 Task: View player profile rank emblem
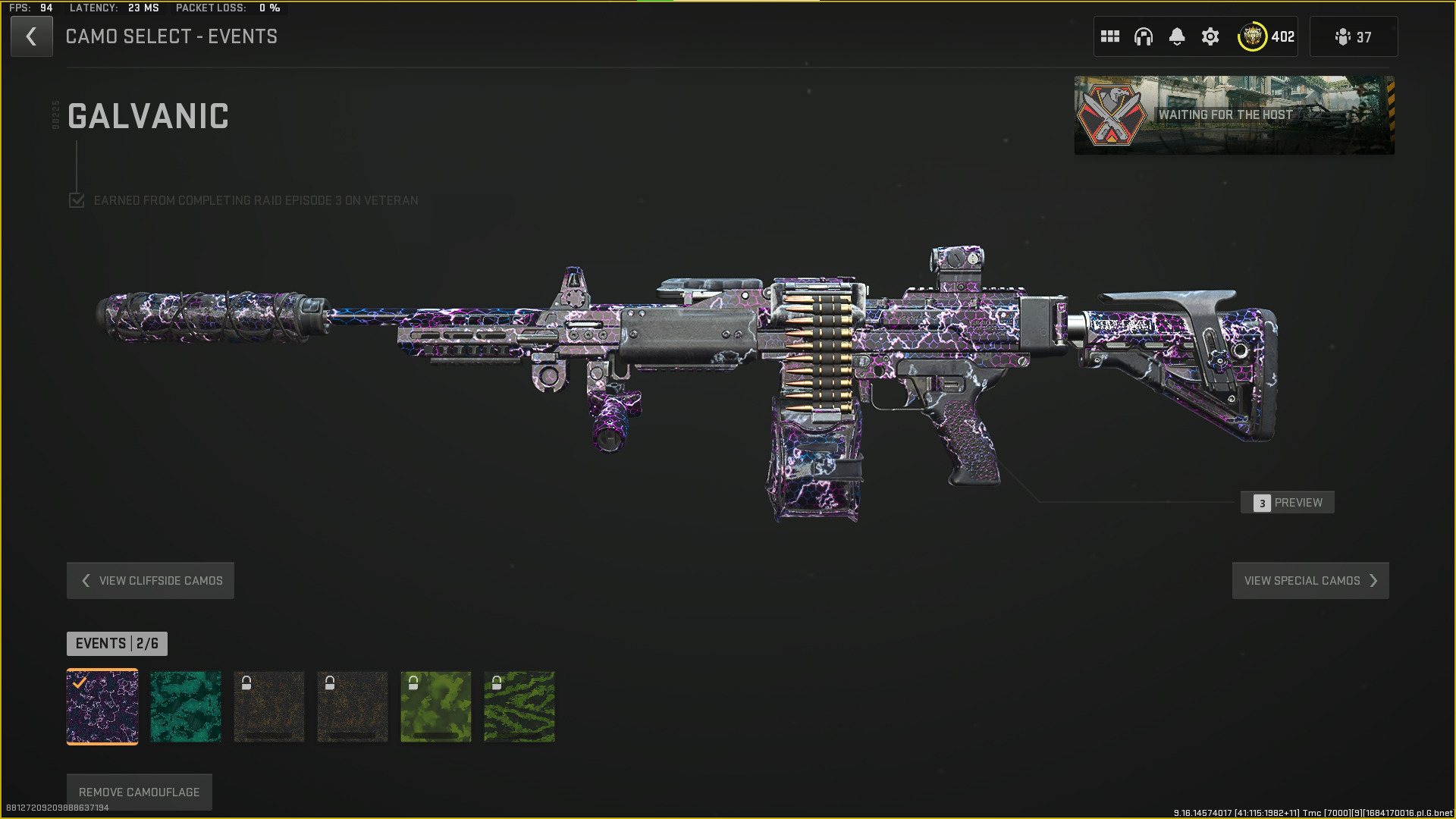(x=1253, y=36)
